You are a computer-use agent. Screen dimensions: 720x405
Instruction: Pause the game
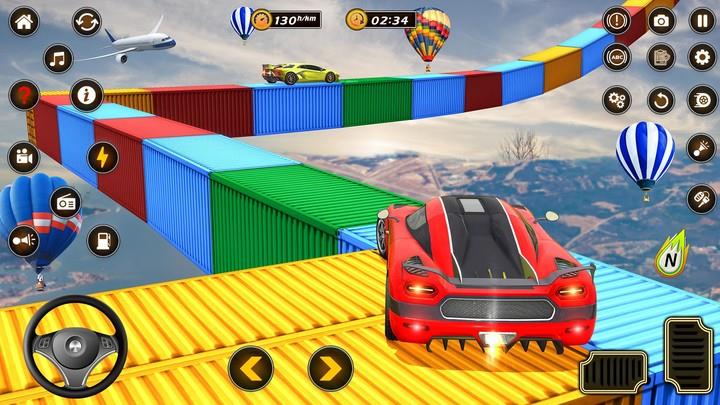[702, 20]
